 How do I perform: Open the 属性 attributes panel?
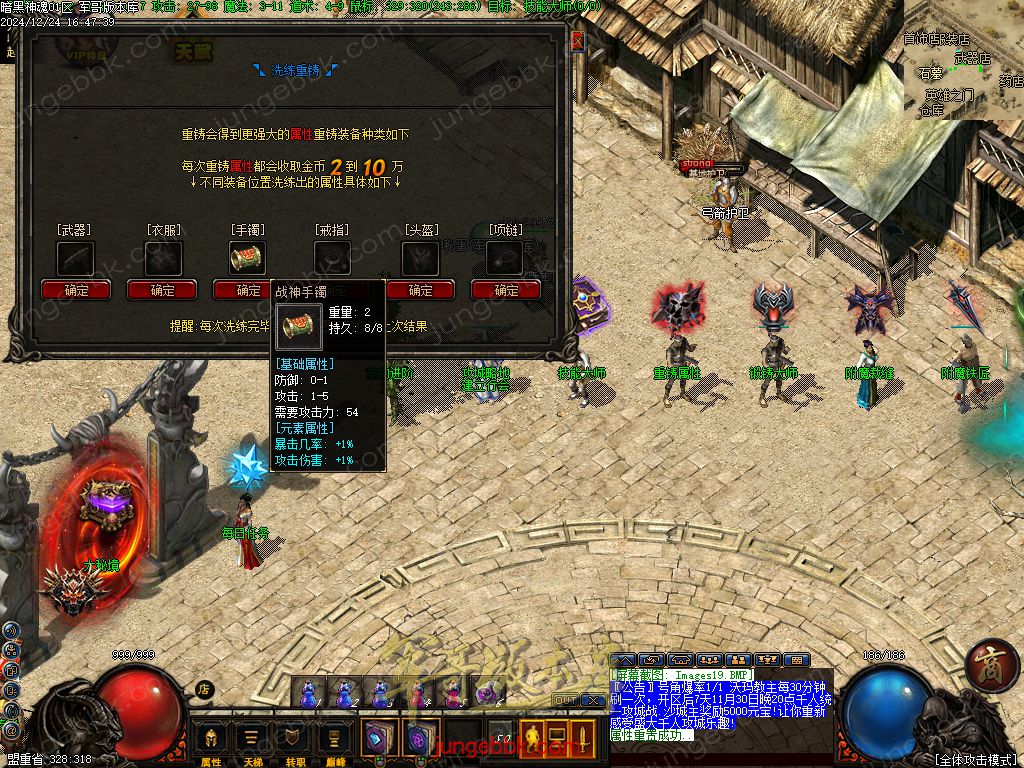(x=212, y=742)
